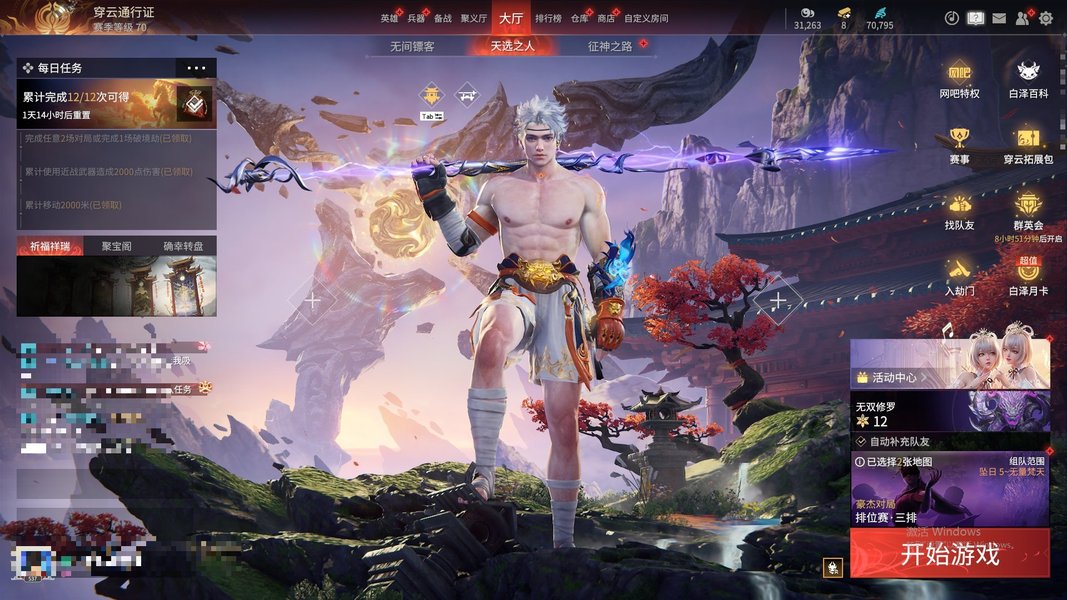1067x600 pixels.
Task: Start the match with 开始游戏 button
Action: pyautogui.click(x=949, y=554)
